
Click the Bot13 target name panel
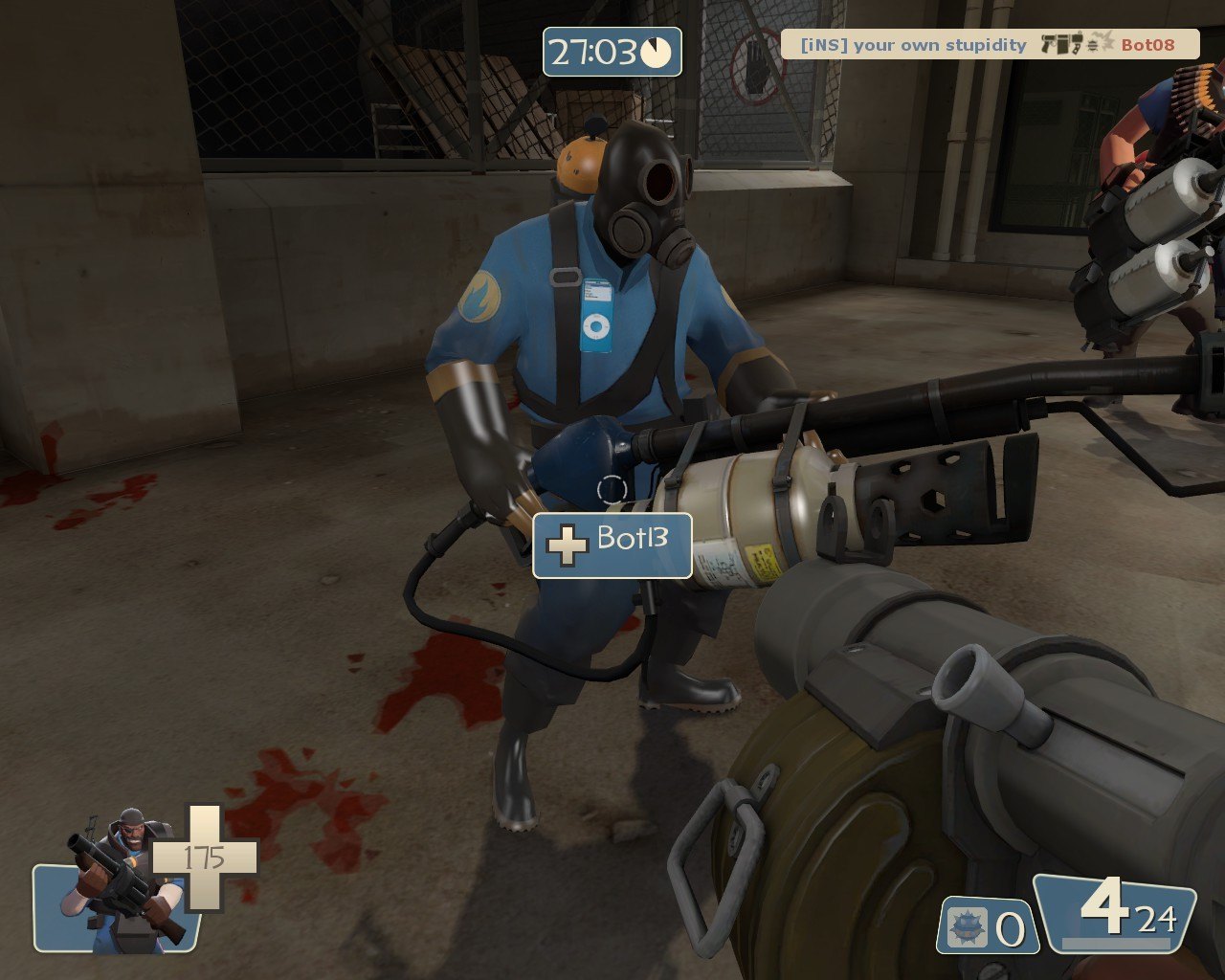click(x=612, y=545)
